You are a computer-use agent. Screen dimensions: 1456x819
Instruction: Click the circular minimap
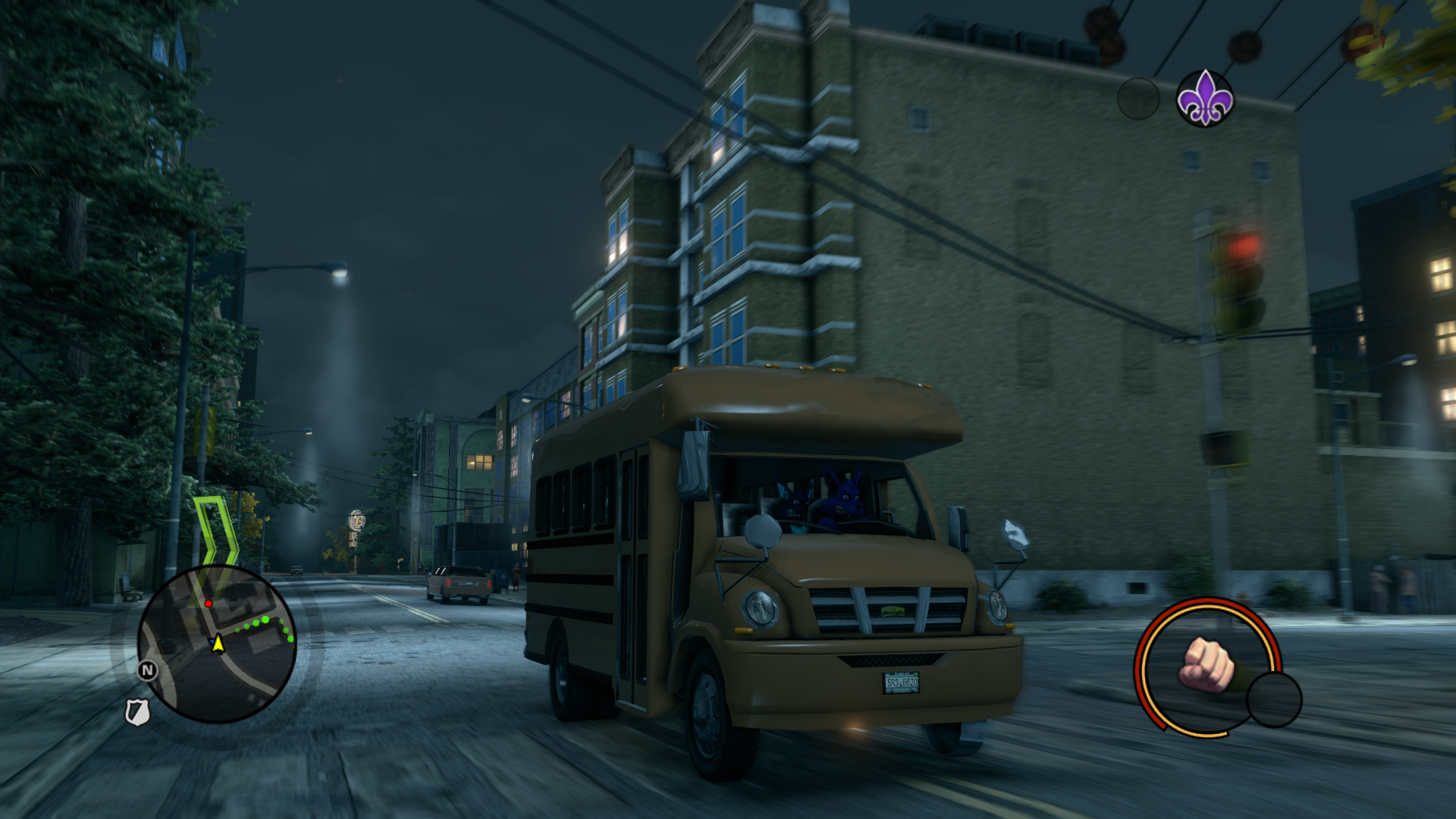(217, 644)
